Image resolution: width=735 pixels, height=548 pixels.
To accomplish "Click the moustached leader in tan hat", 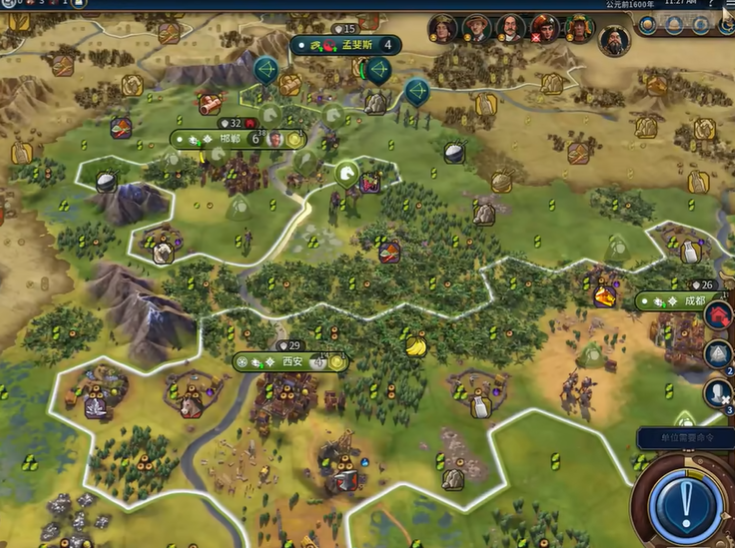I will click(477, 29).
